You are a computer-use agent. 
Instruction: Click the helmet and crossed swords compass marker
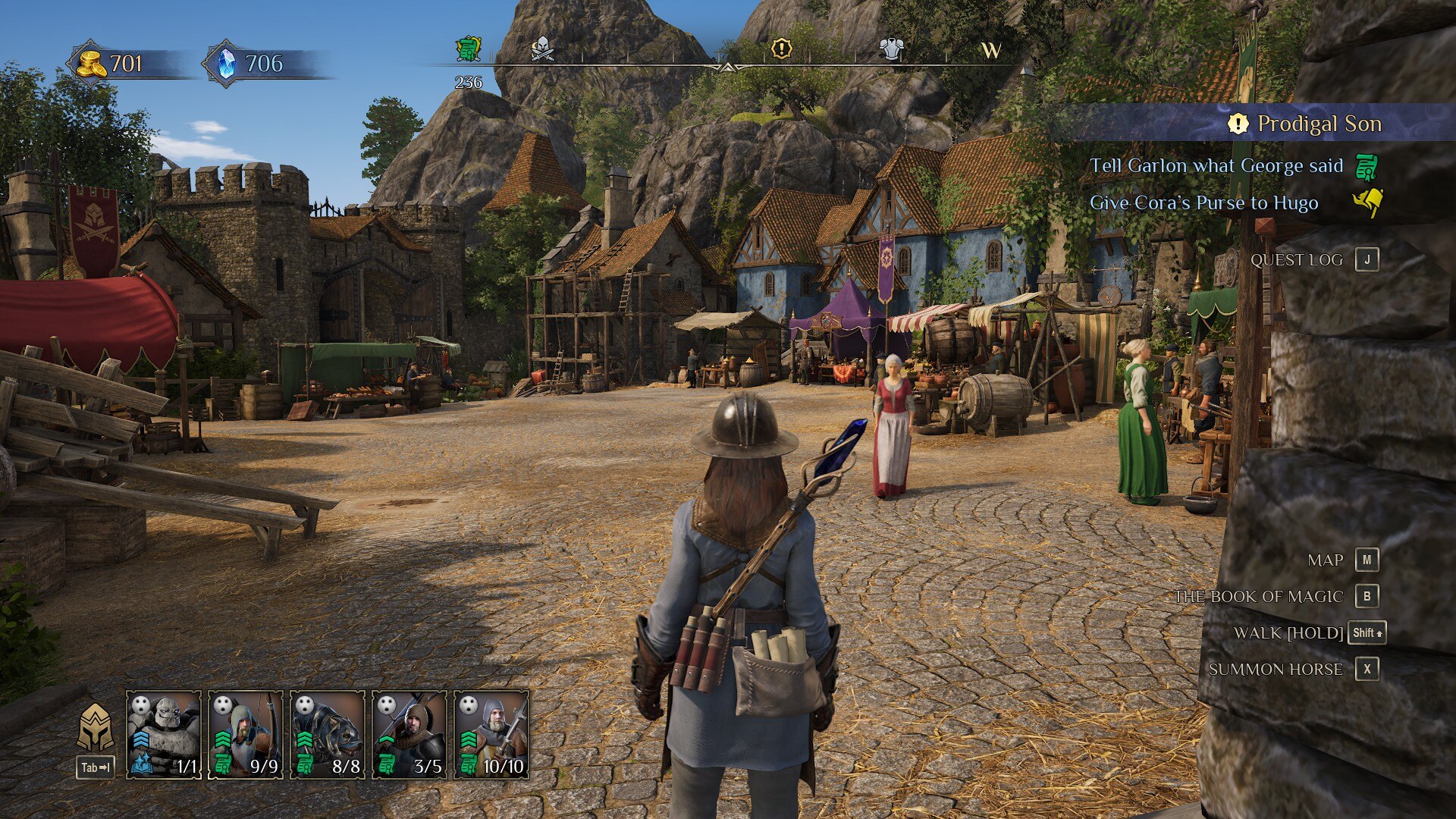541,49
